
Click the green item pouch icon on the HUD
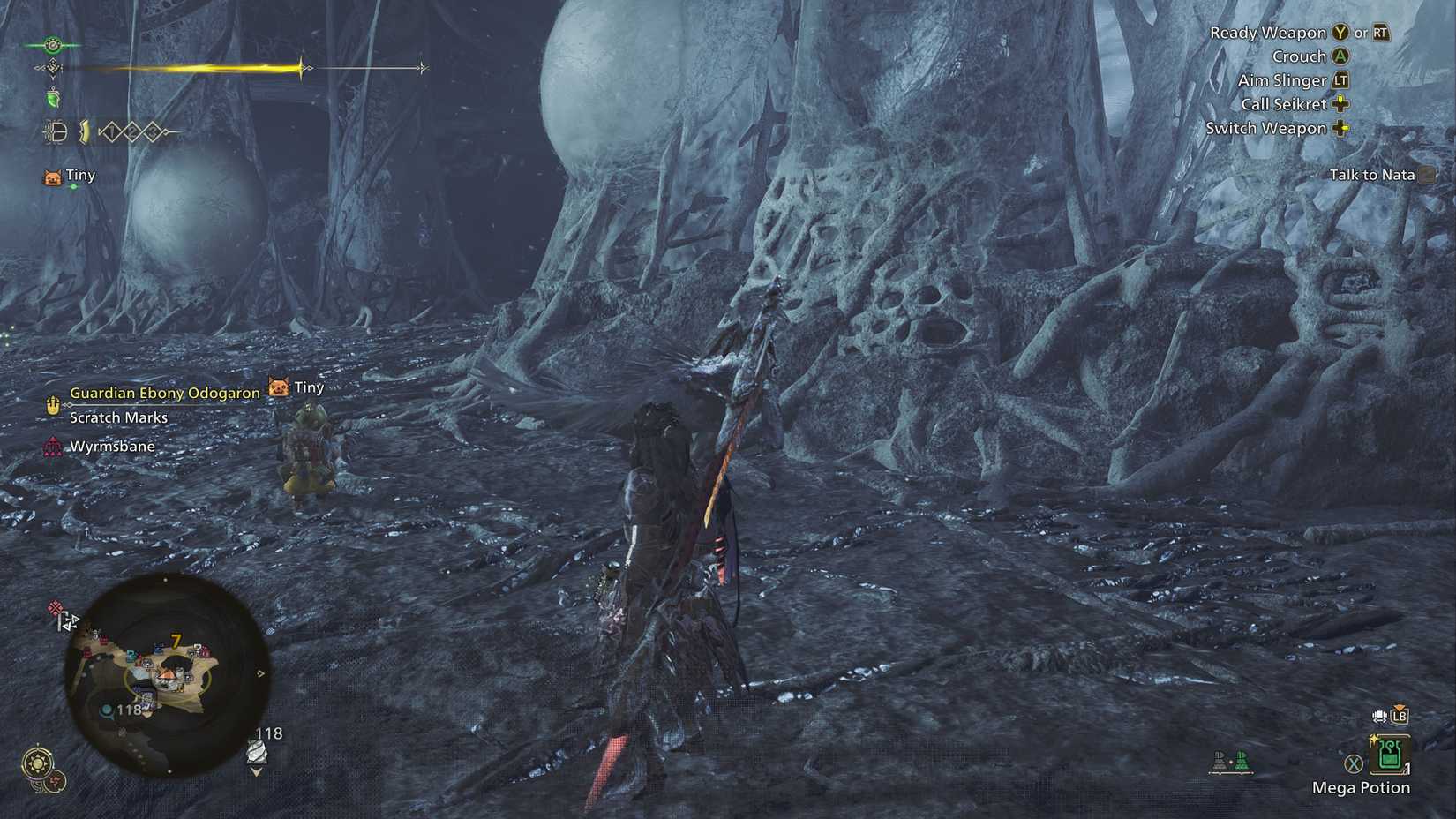(53, 99)
